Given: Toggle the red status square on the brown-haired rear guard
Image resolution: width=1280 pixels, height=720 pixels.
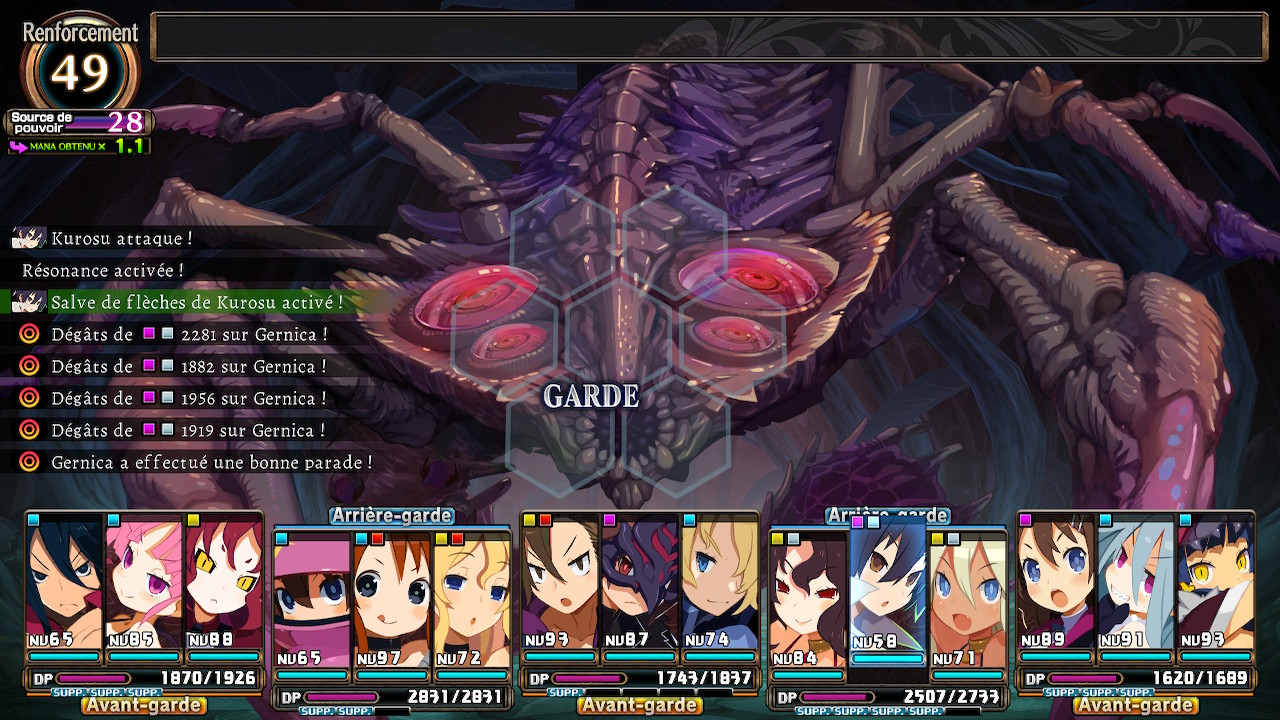Looking at the screenshot, I should pos(375,540).
